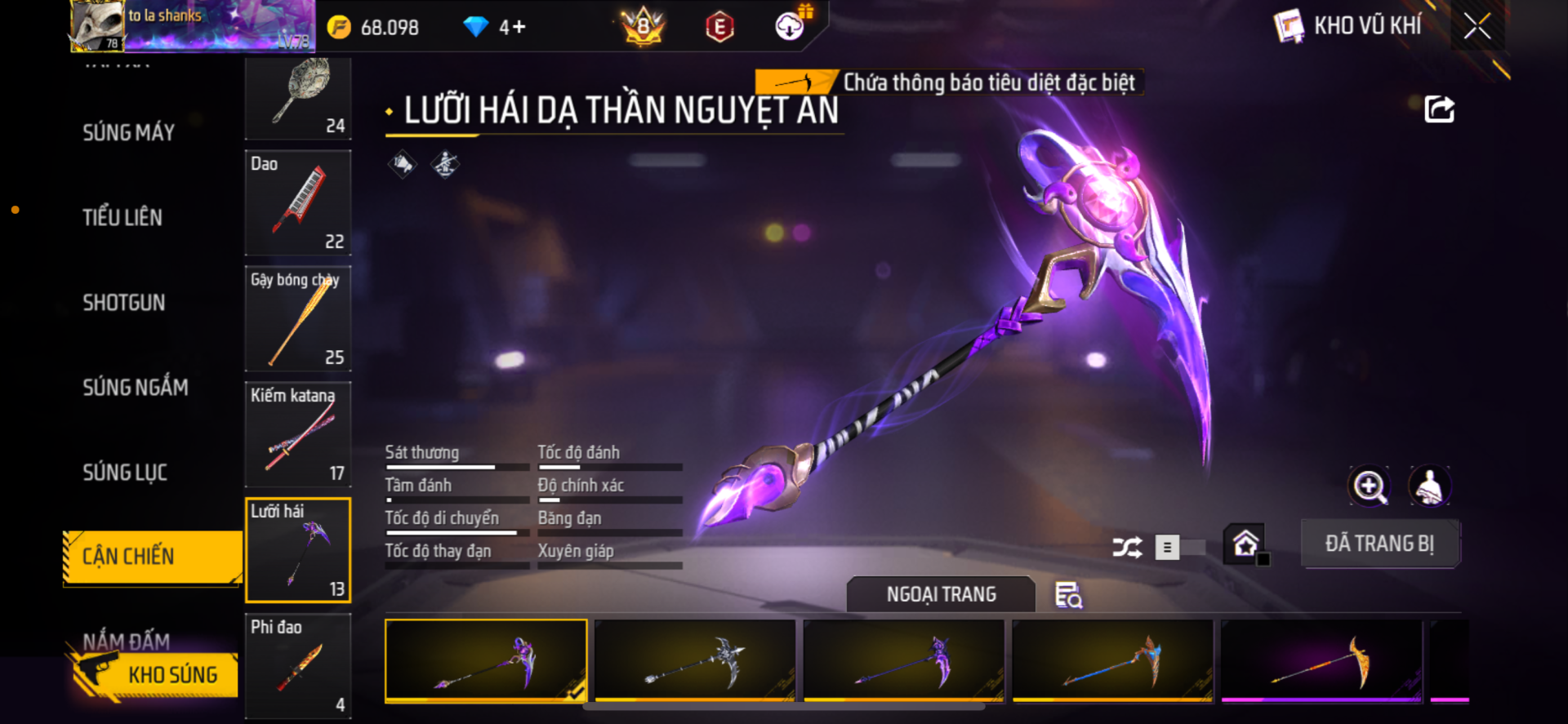Choose the SÚNG LỤC category
Screen dimensions: 1568x724
click(125, 473)
